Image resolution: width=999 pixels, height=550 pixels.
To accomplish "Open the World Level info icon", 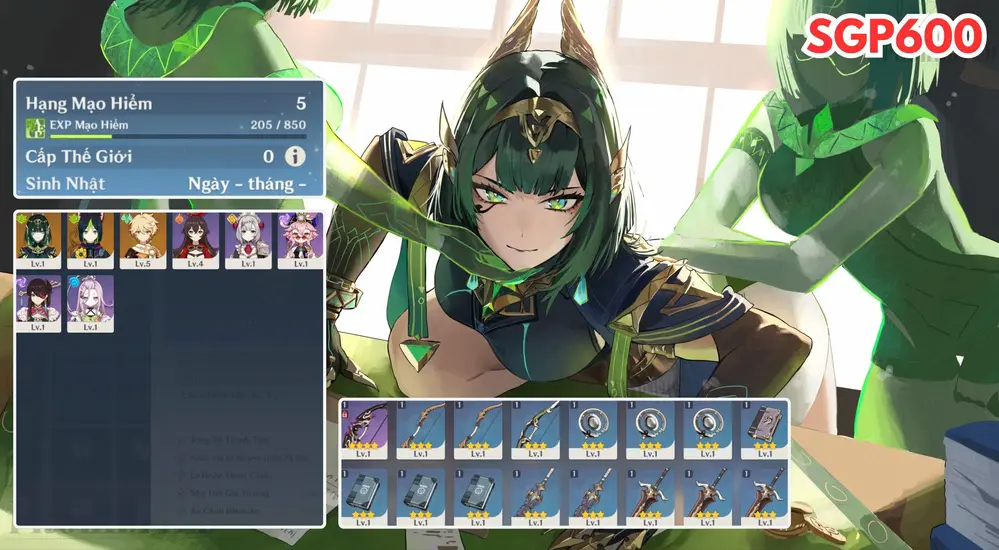I will (295, 156).
